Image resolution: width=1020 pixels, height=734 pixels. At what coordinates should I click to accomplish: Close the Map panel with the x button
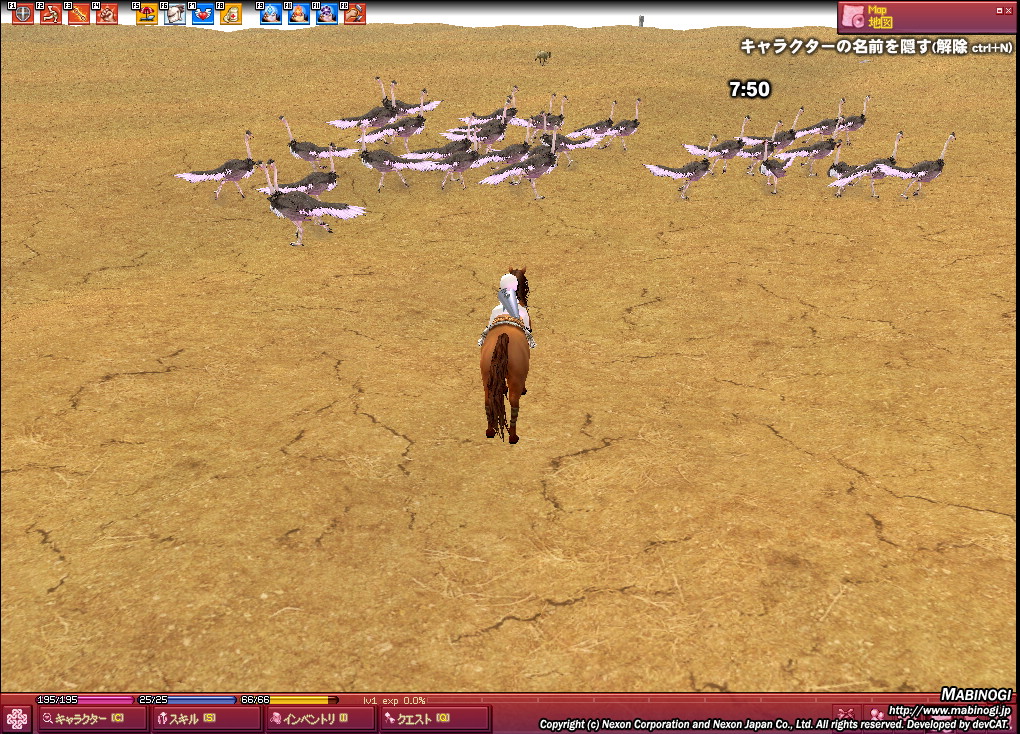[1008, 10]
